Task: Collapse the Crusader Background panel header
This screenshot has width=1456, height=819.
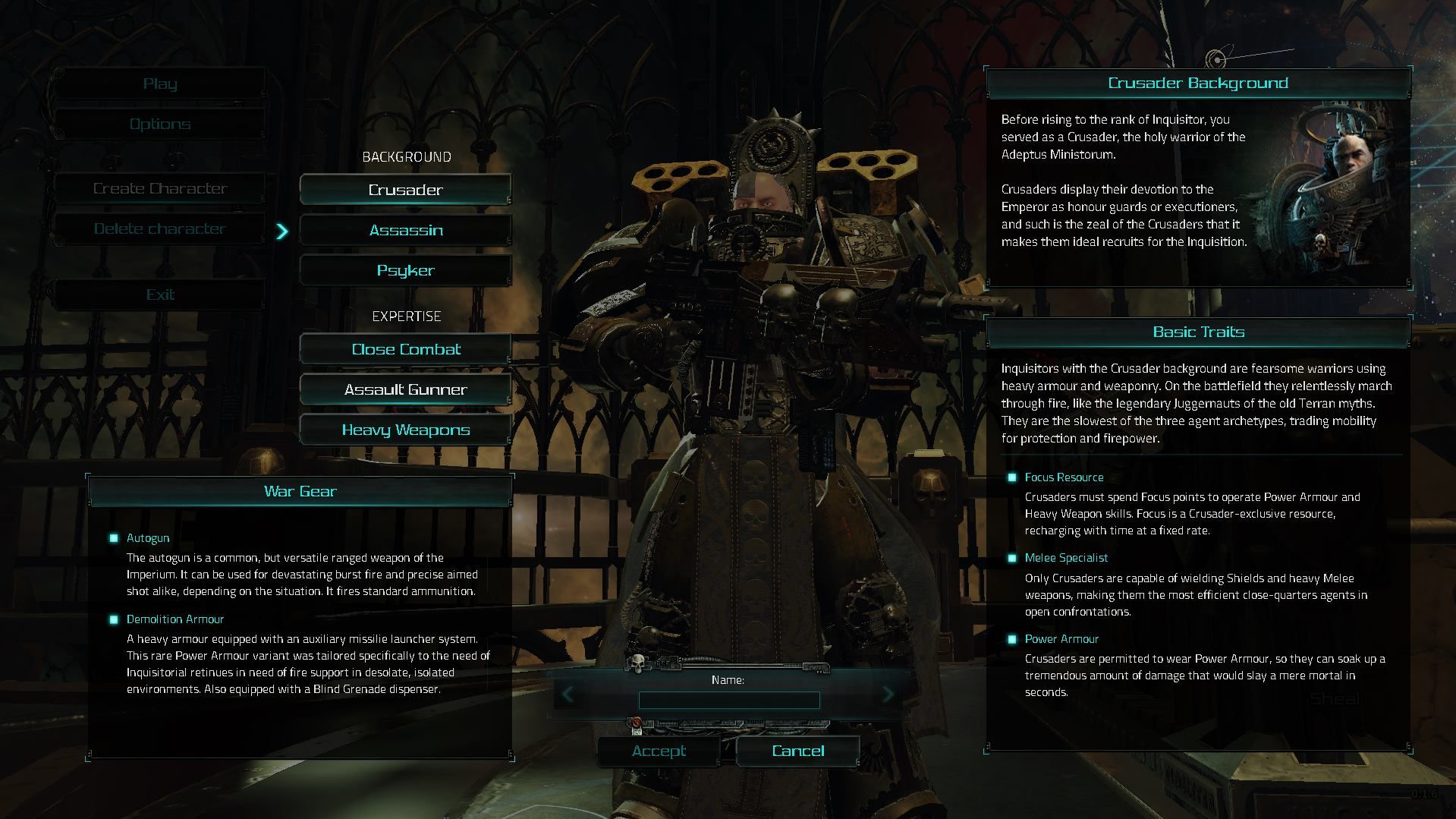Action: pyautogui.click(x=1197, y=83)
